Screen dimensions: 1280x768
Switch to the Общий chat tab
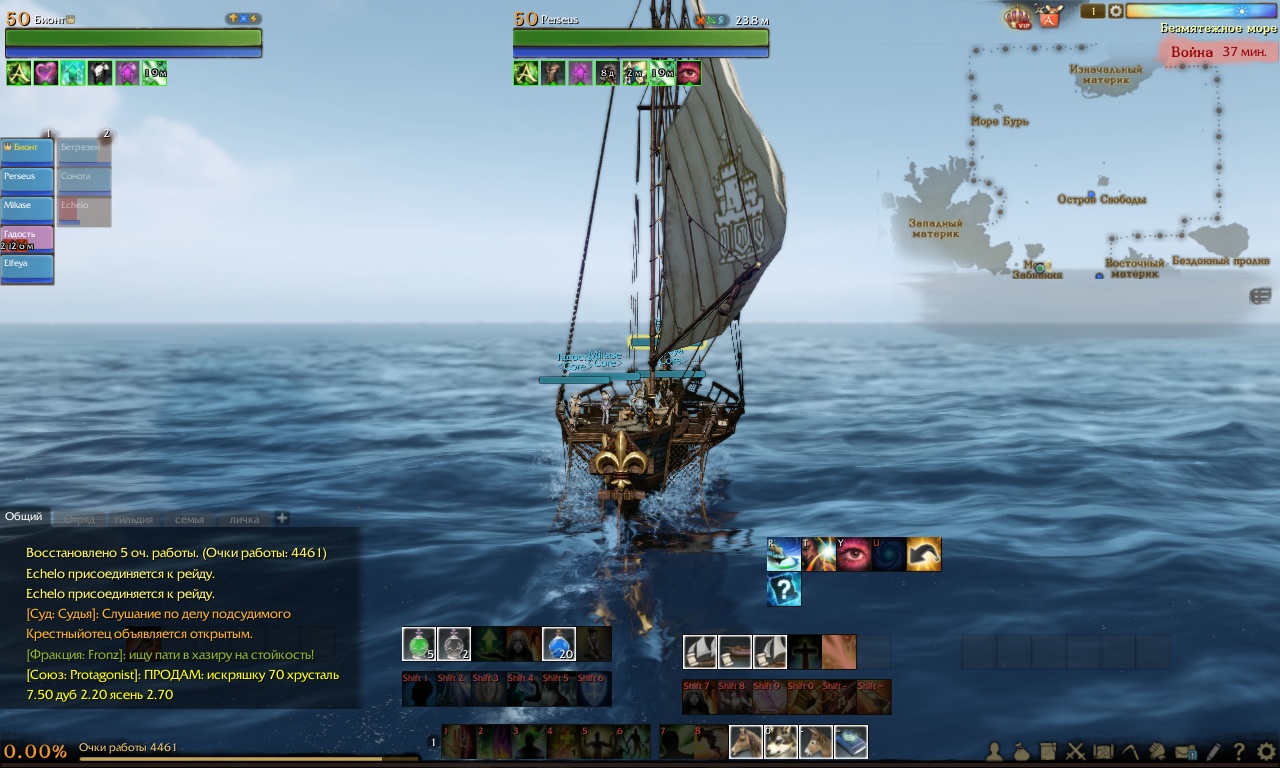point(24,517)
